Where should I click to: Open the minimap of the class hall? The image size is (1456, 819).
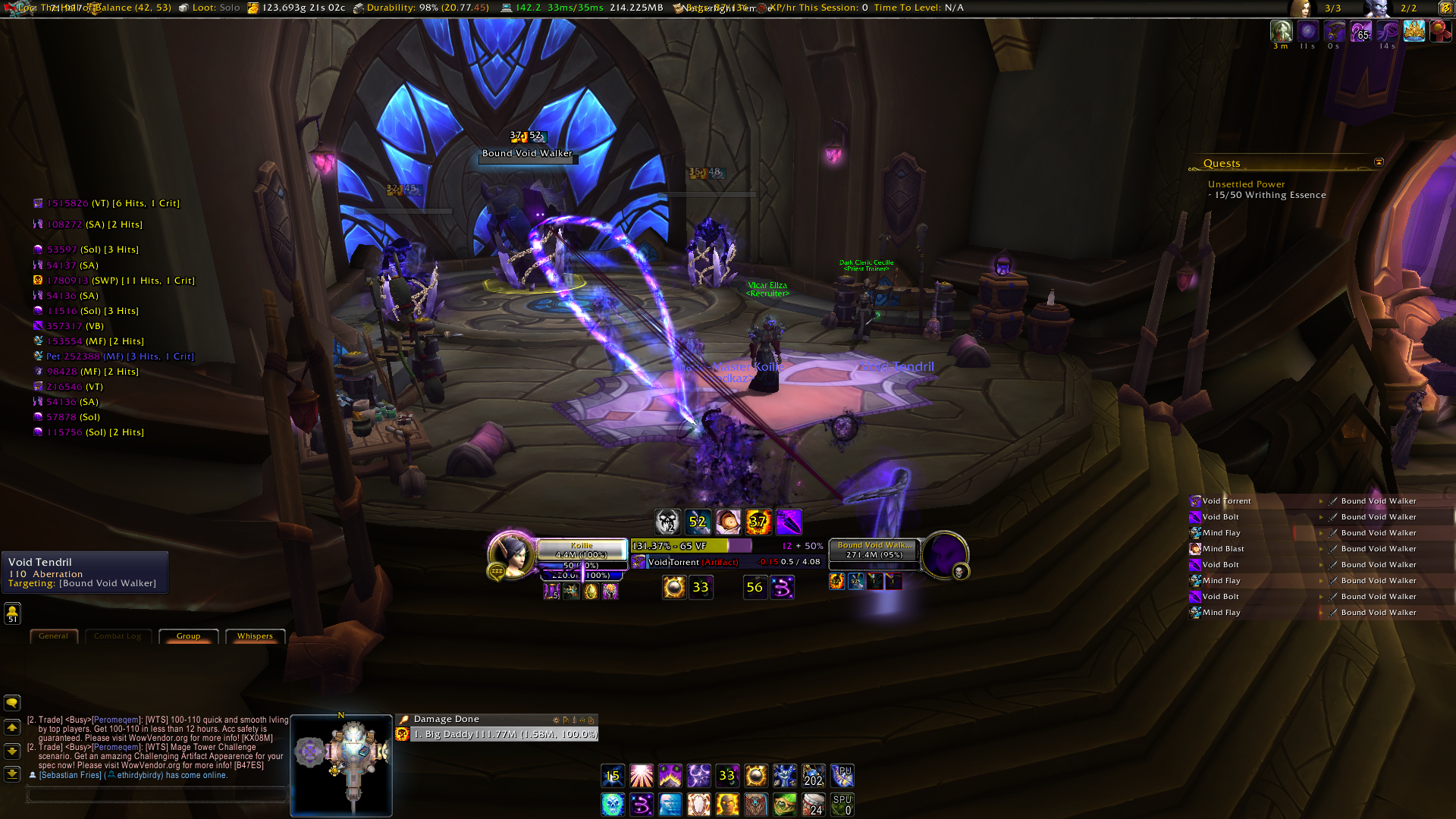(x=341, y=764)
